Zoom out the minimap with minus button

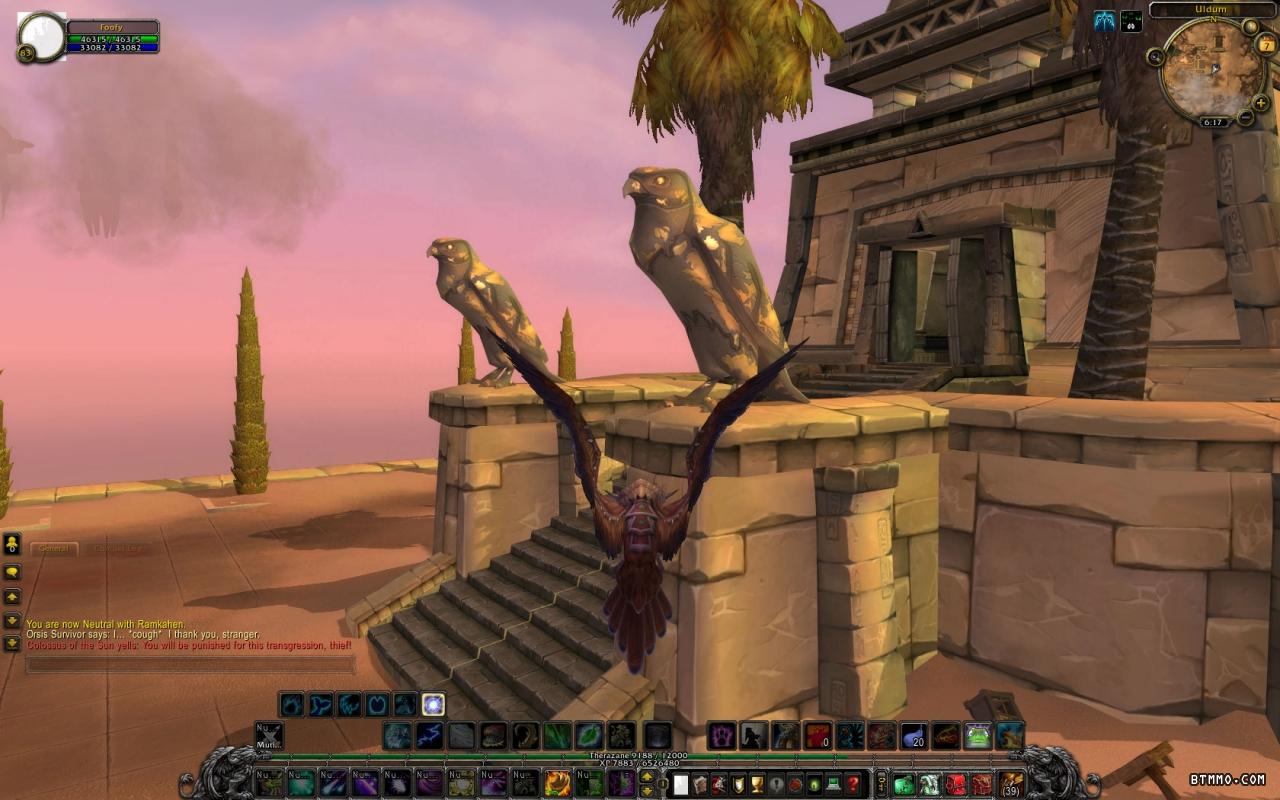coord(1245,117)
